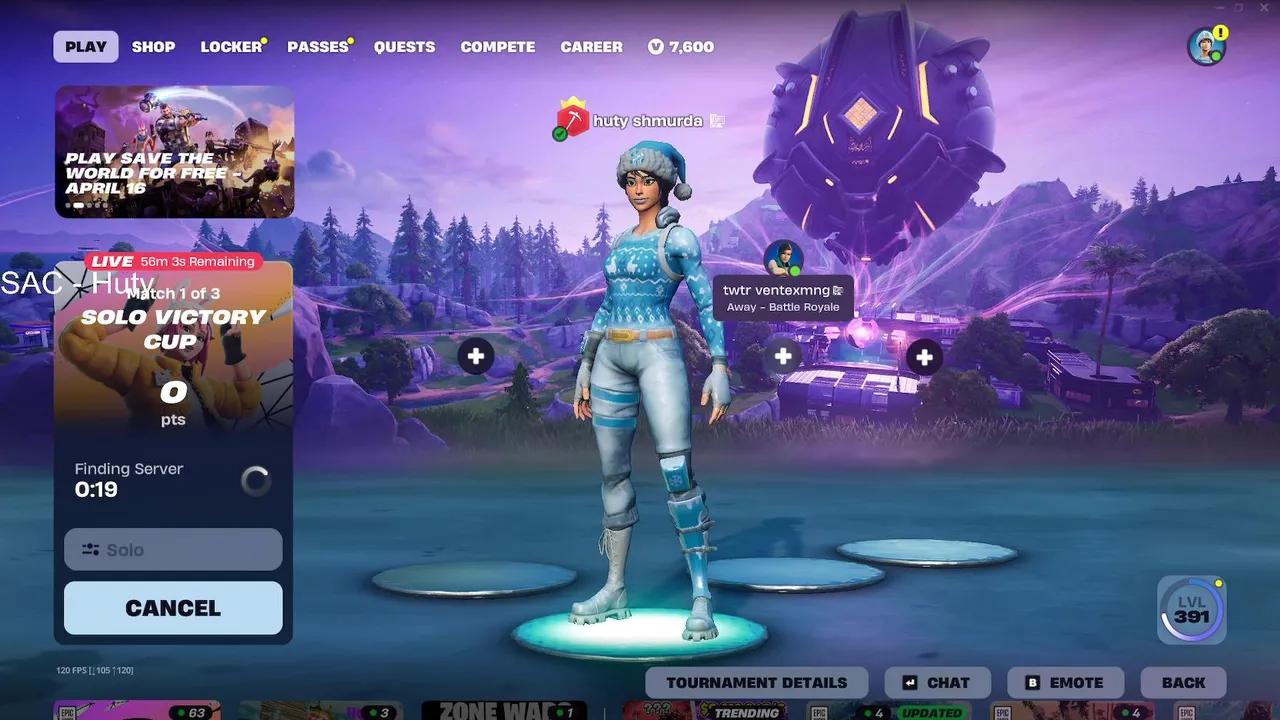Screen dimensions: 1280x720
Task: Click the profile avatar with notification alert
Action: (1206, 46)
